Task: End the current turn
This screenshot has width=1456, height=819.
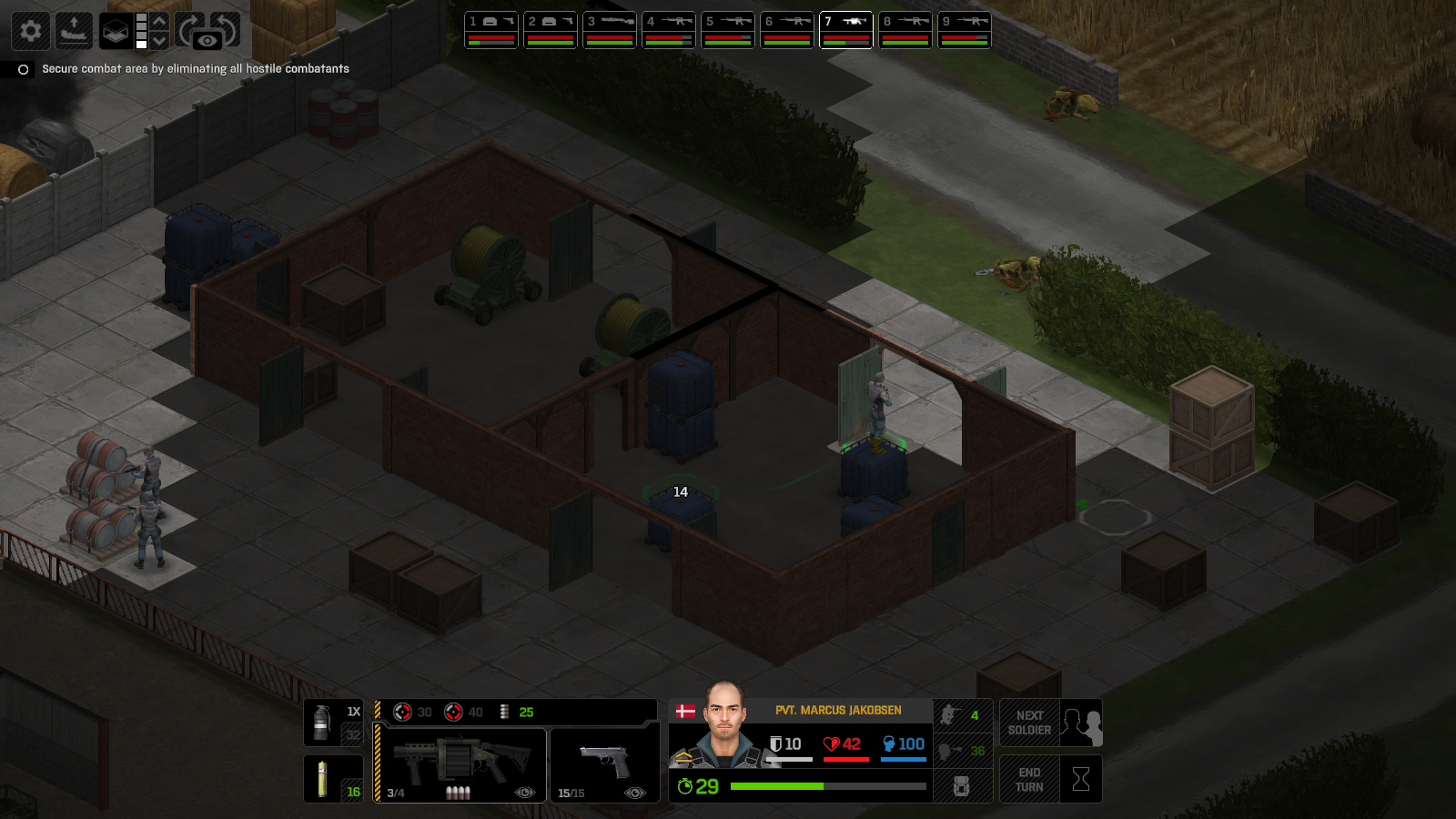Action: [1050, 779]
